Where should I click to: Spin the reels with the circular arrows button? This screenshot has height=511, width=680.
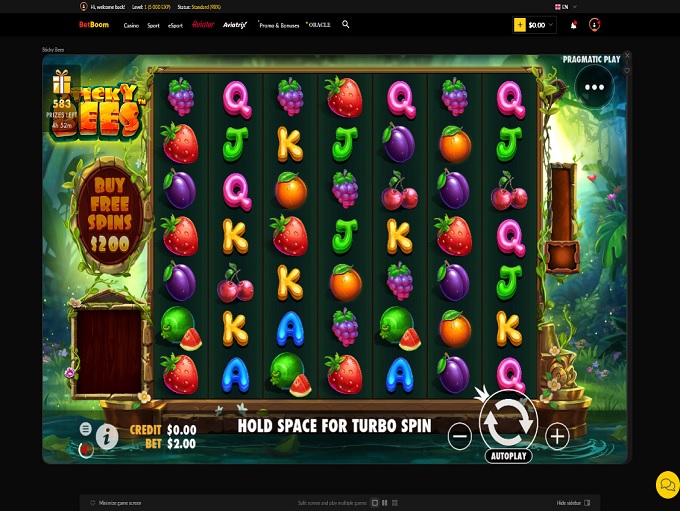point(508,421)
